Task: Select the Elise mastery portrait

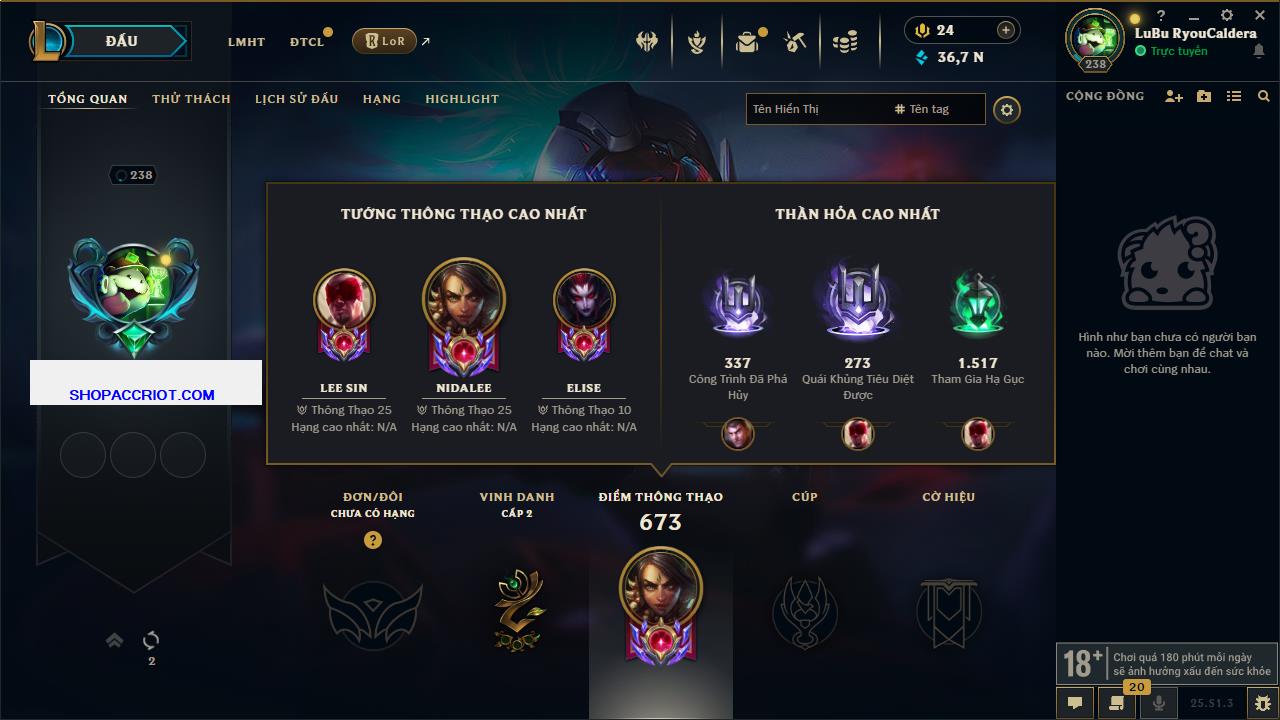Action: (x=584, y=299)
